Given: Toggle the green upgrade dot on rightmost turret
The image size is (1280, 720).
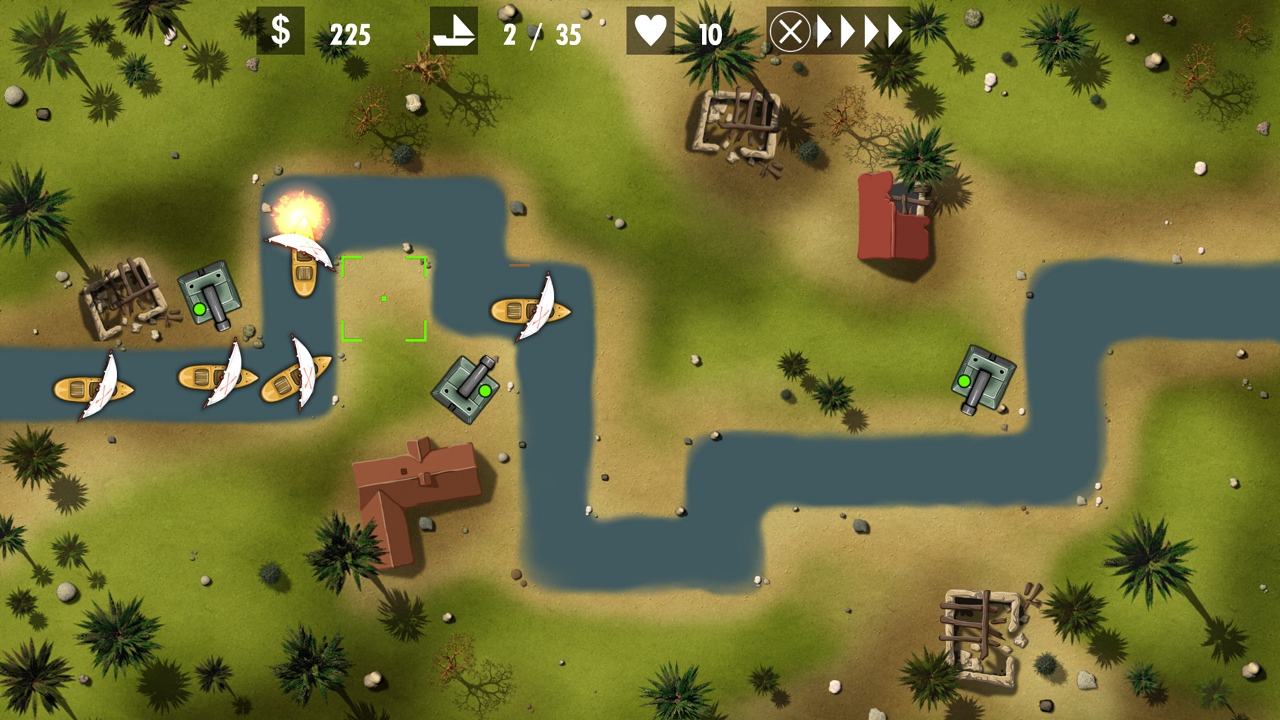Looking at the screenshot, I should coord(964,380).
